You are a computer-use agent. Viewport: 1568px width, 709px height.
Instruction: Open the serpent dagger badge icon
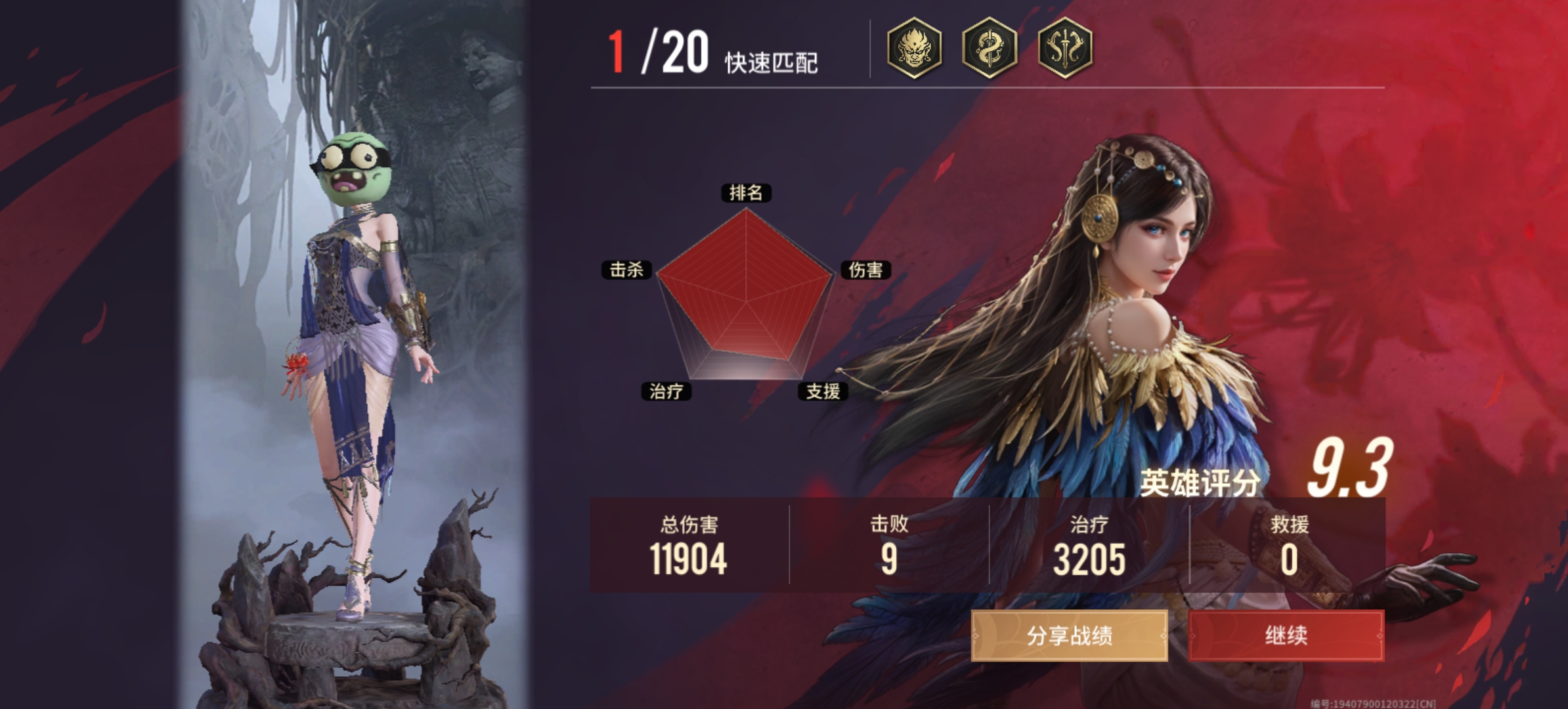[x=989, y=48]
